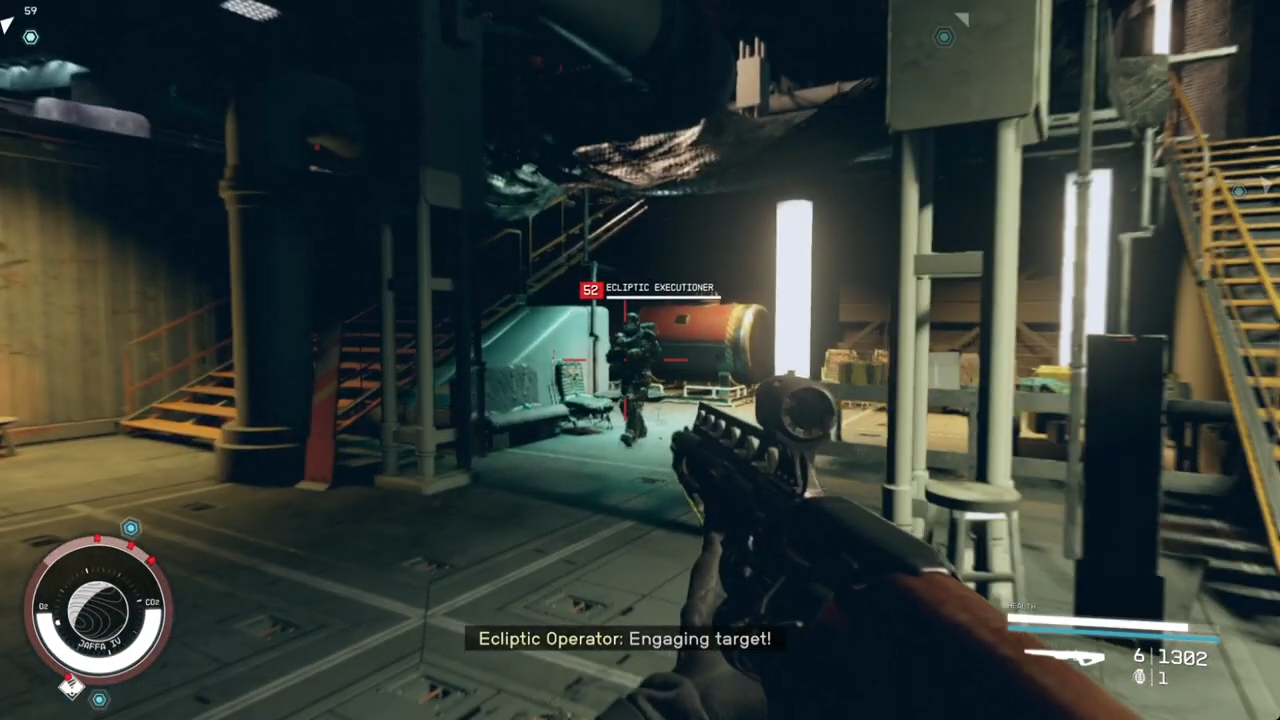Screen dimensions: 1280x720
Task: Select the equipped shotgun weapon icon
Action: (1064, 657)
